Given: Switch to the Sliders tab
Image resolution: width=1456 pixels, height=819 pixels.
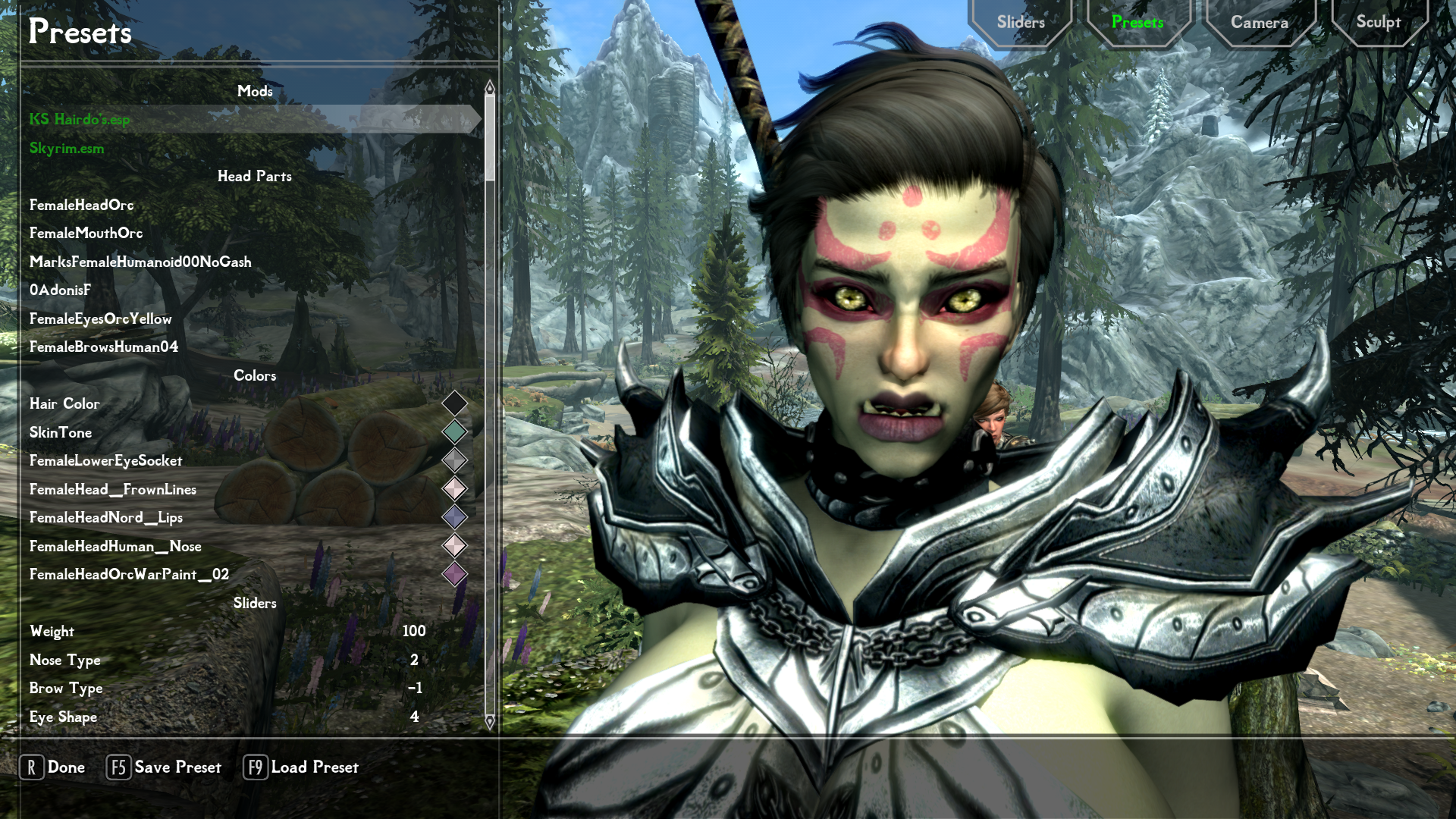Looking at the screenshot, I should [x=1021, y=23].
